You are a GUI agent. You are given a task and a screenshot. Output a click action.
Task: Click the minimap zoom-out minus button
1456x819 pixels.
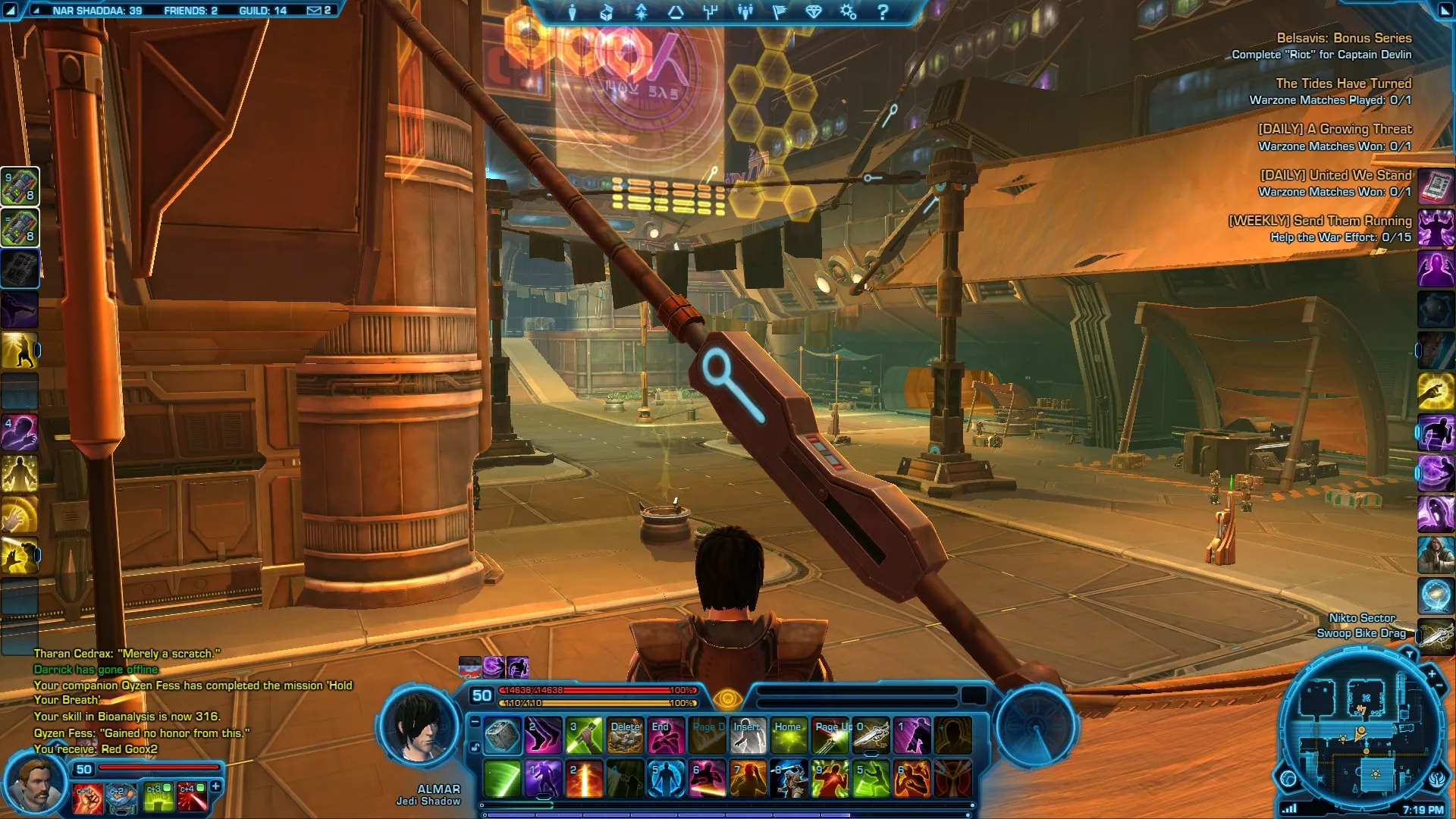1439,686
